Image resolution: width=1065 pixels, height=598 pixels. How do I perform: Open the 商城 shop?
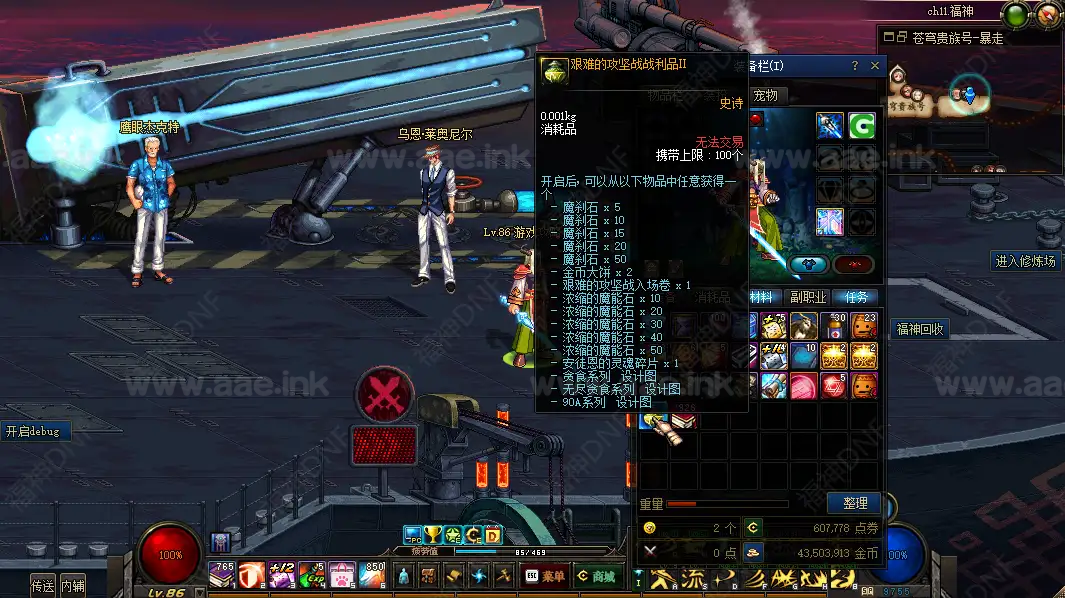(x=596, y=576)
